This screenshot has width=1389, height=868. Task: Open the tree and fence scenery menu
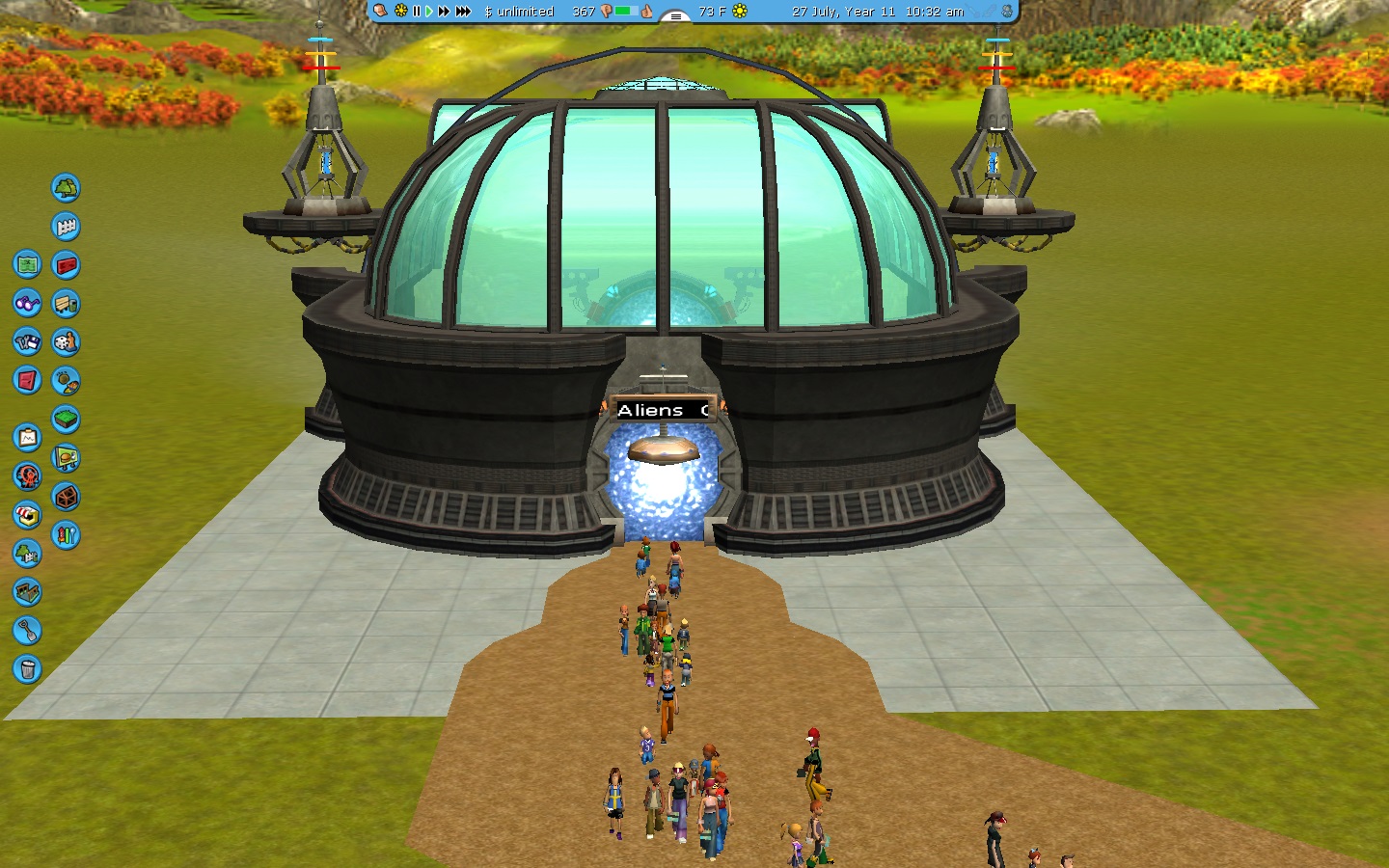tap(27, 554)
